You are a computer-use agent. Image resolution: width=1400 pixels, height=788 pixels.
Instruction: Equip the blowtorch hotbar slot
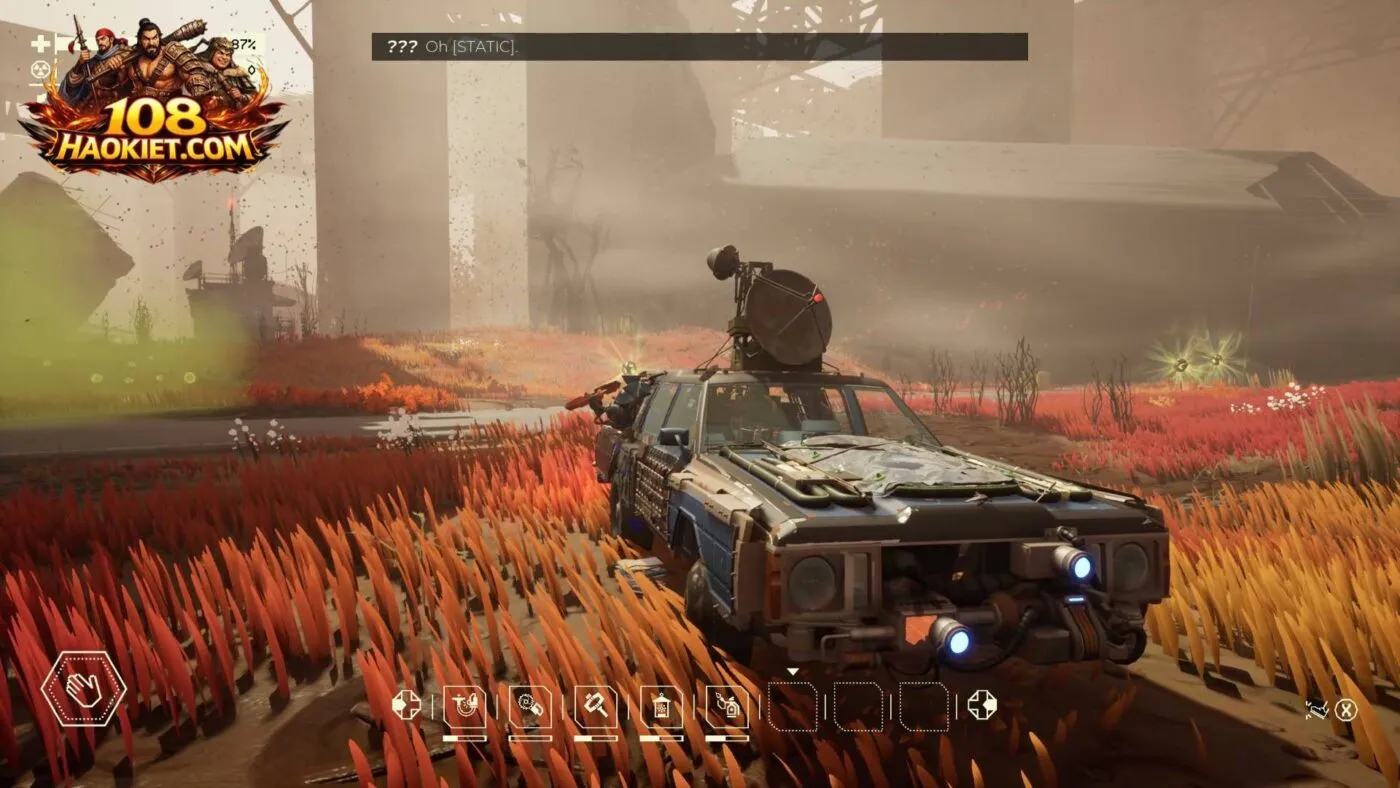[x=727, y=706]
